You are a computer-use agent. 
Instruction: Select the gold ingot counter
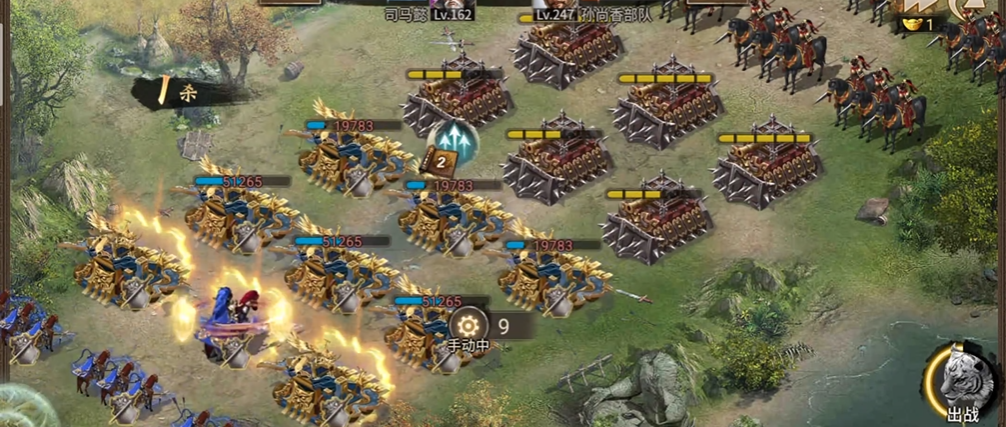tap(919, 23)
